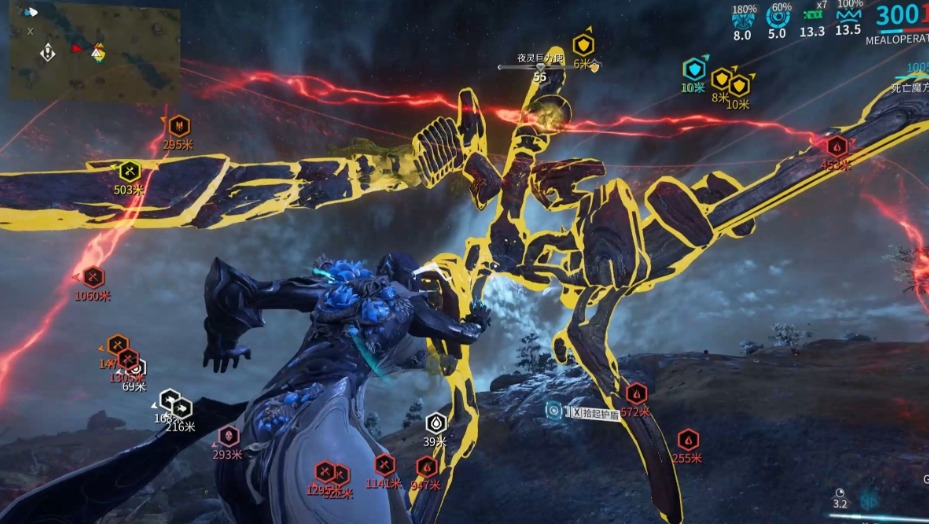Click the red tools waypoint at 1060米
929x524 pixels.
[93, 276]
